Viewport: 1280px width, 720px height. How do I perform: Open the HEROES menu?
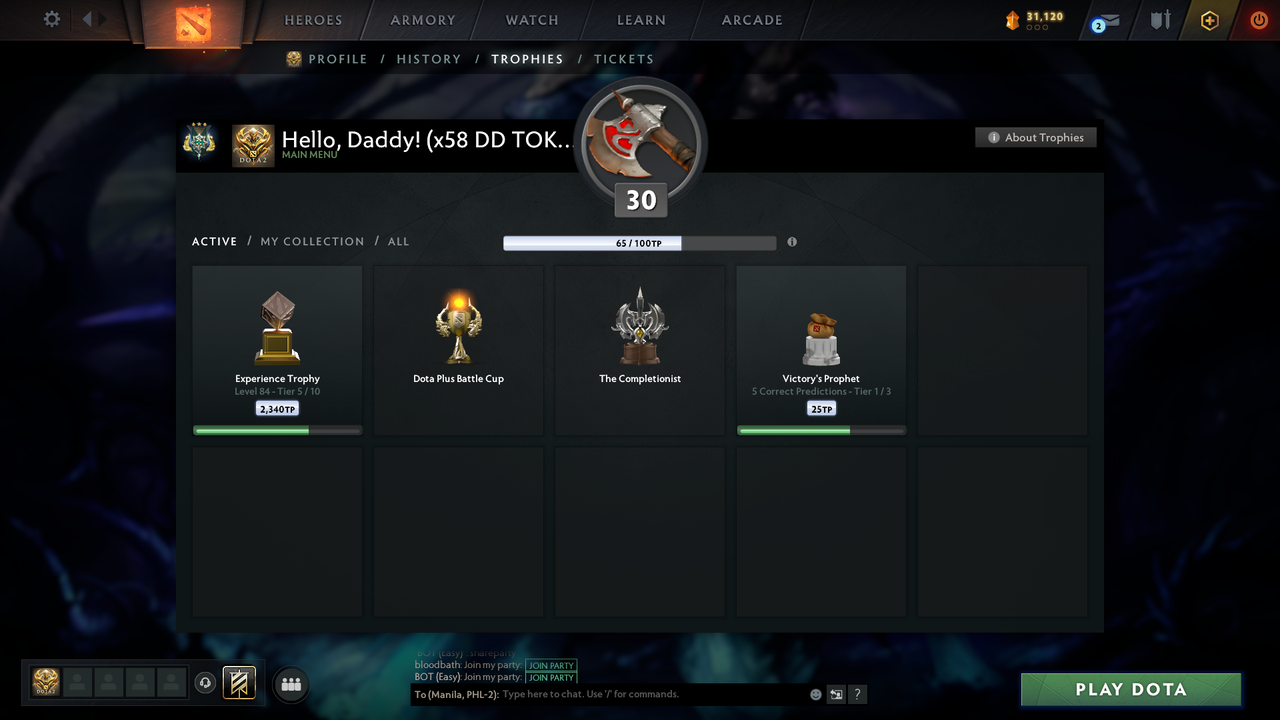coord(313,20)
